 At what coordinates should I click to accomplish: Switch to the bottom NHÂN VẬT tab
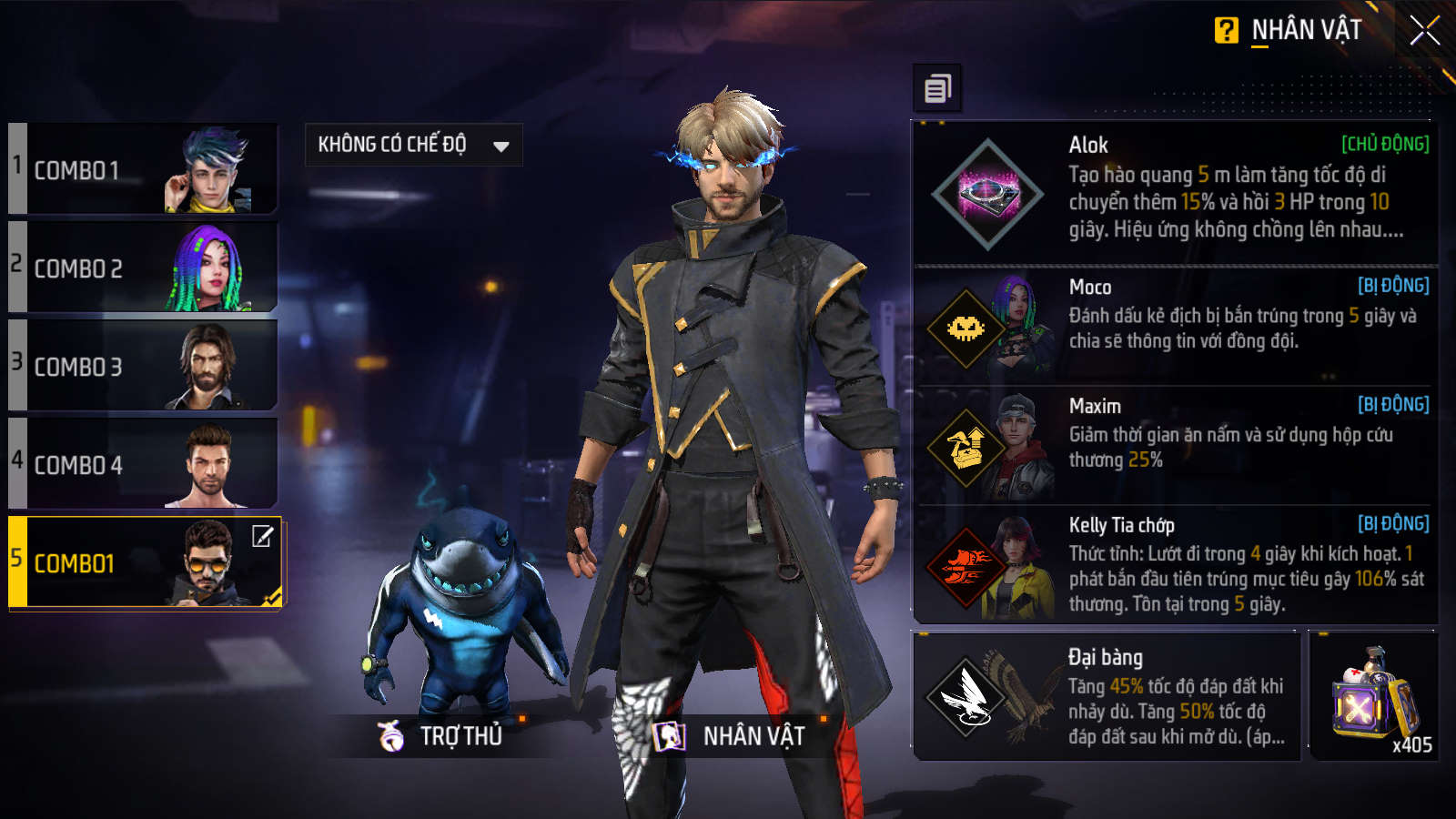730,735
